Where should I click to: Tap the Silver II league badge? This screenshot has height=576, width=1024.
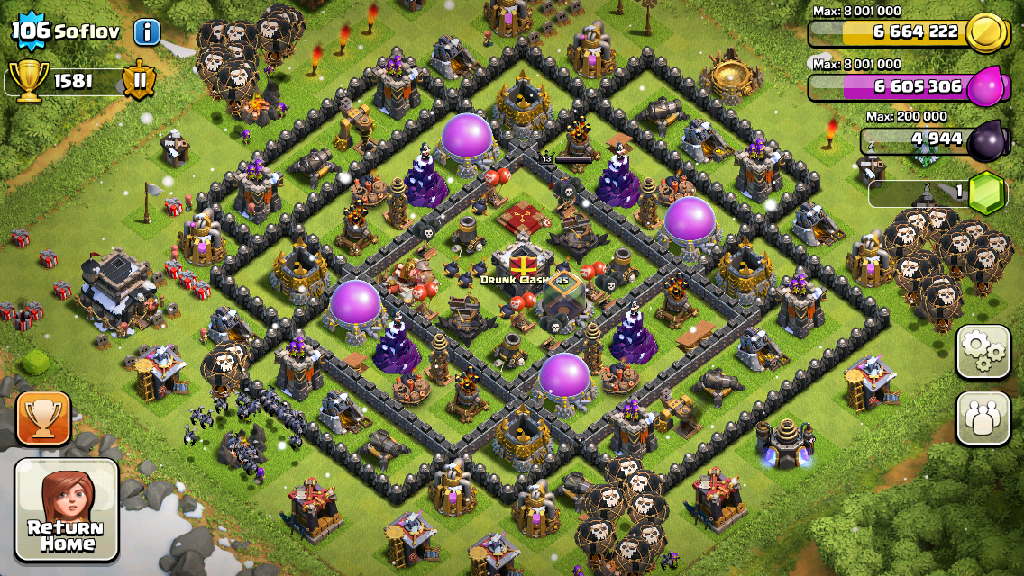pos(140,80)
